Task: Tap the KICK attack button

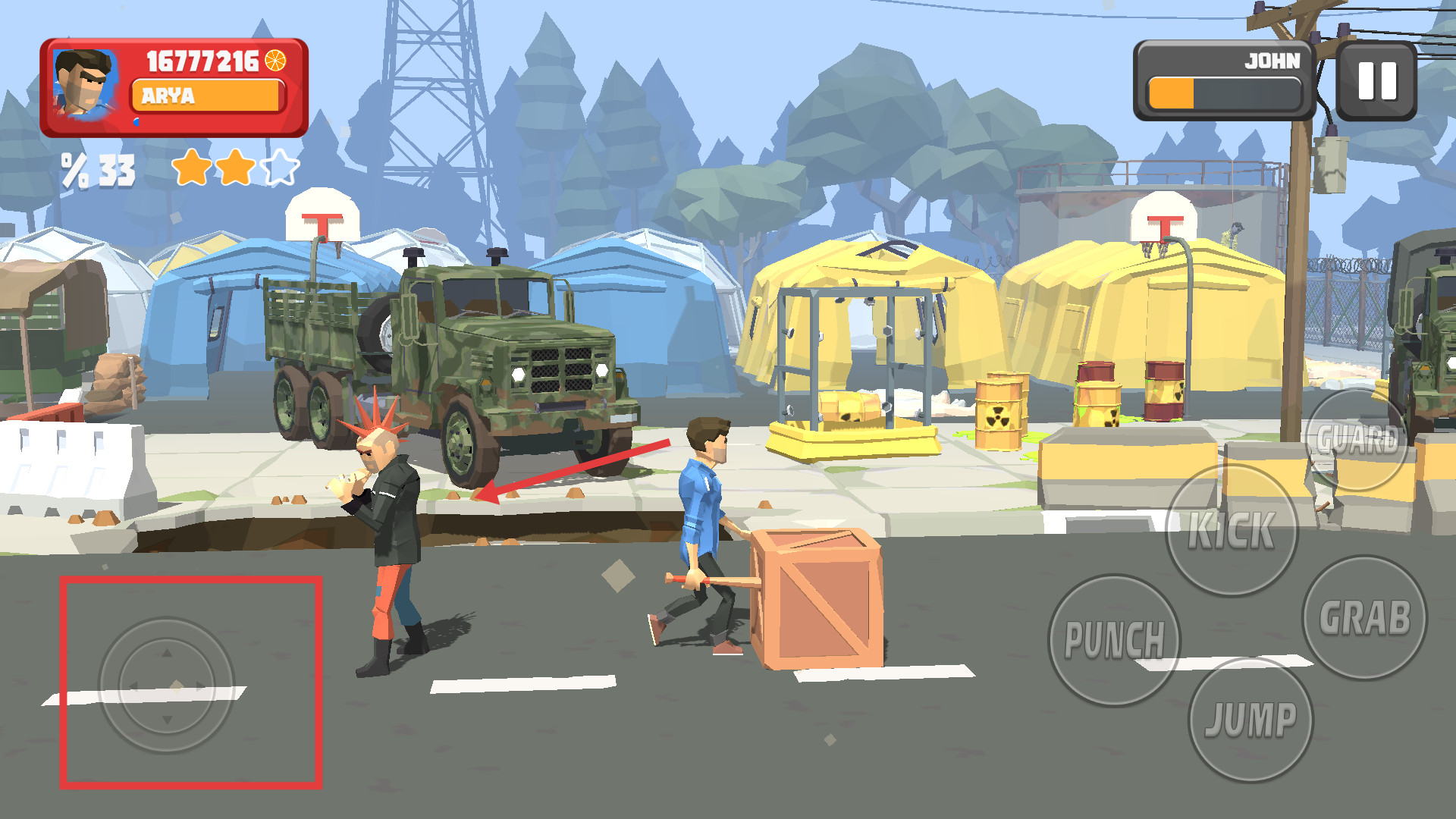Action: pos(1231,530)
